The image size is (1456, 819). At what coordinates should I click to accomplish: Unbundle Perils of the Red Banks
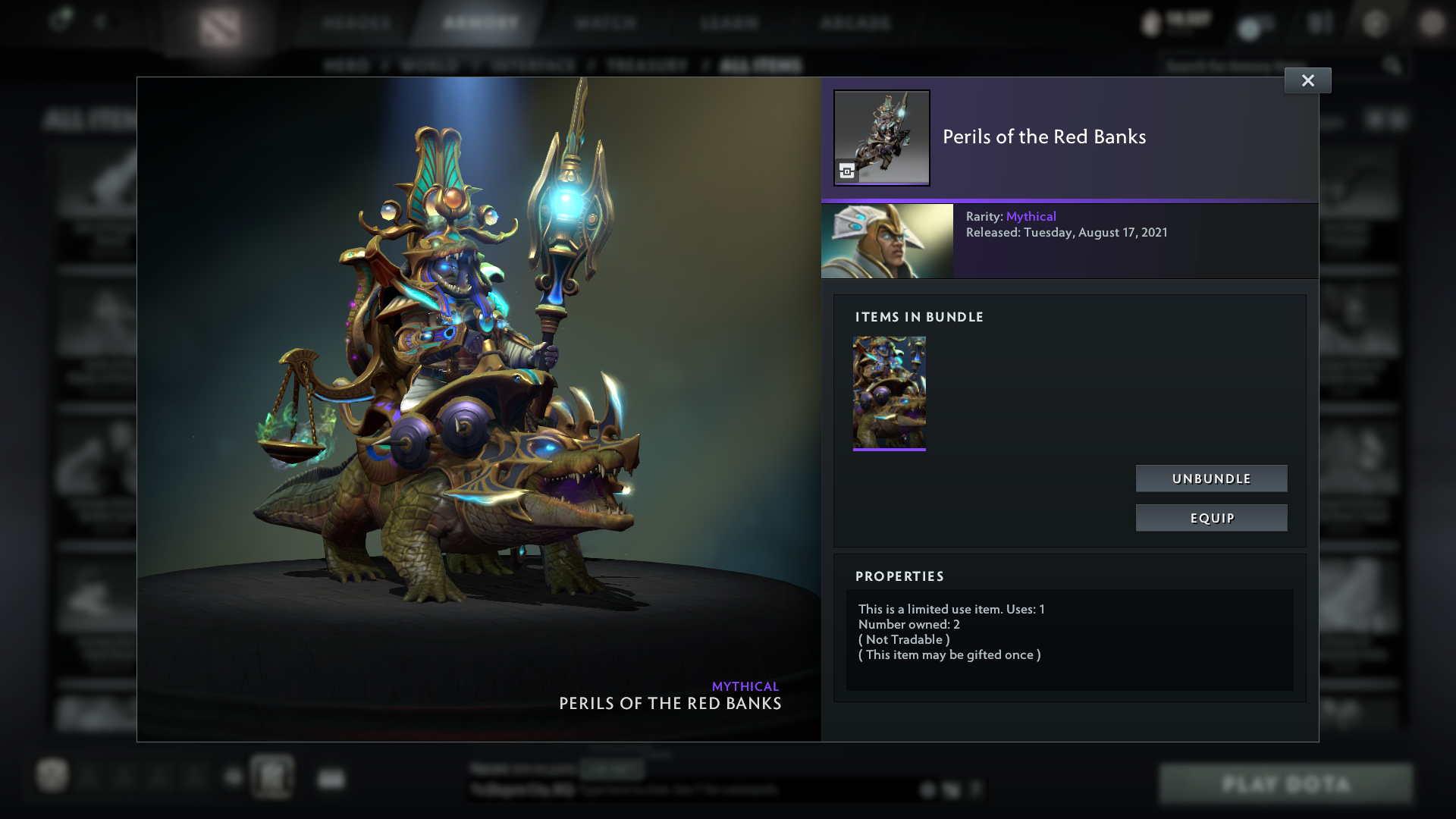pyautogui.click(x=1211, y=479)
